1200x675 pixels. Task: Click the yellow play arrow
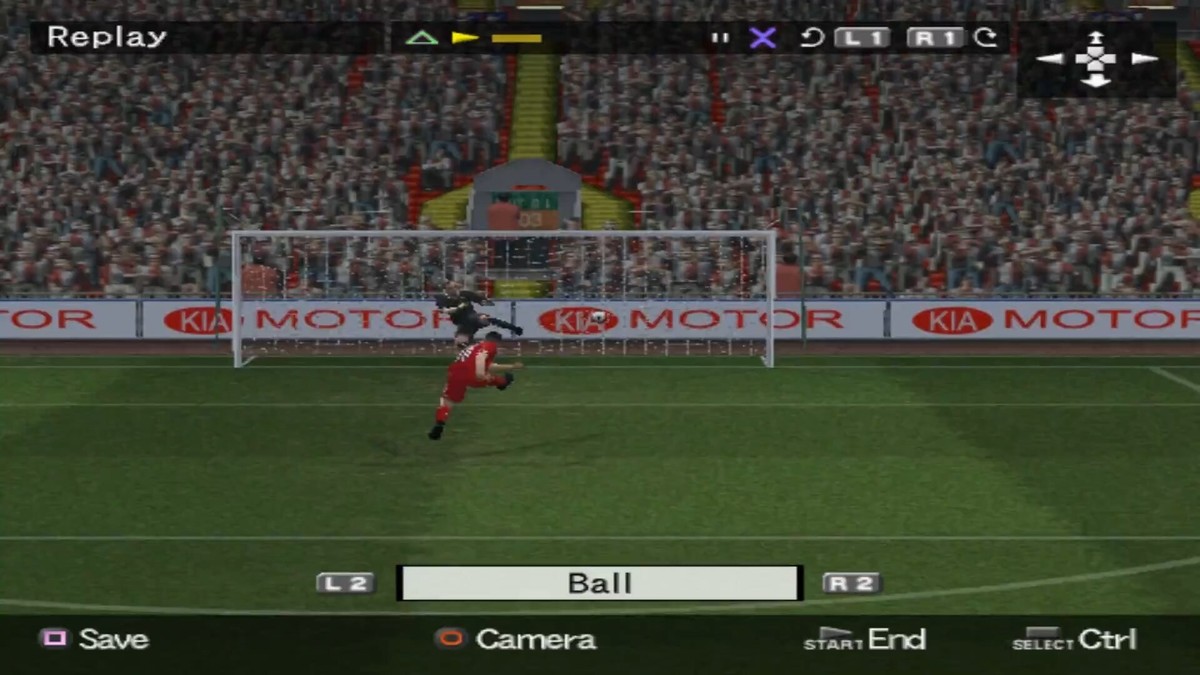coord(465,38)
